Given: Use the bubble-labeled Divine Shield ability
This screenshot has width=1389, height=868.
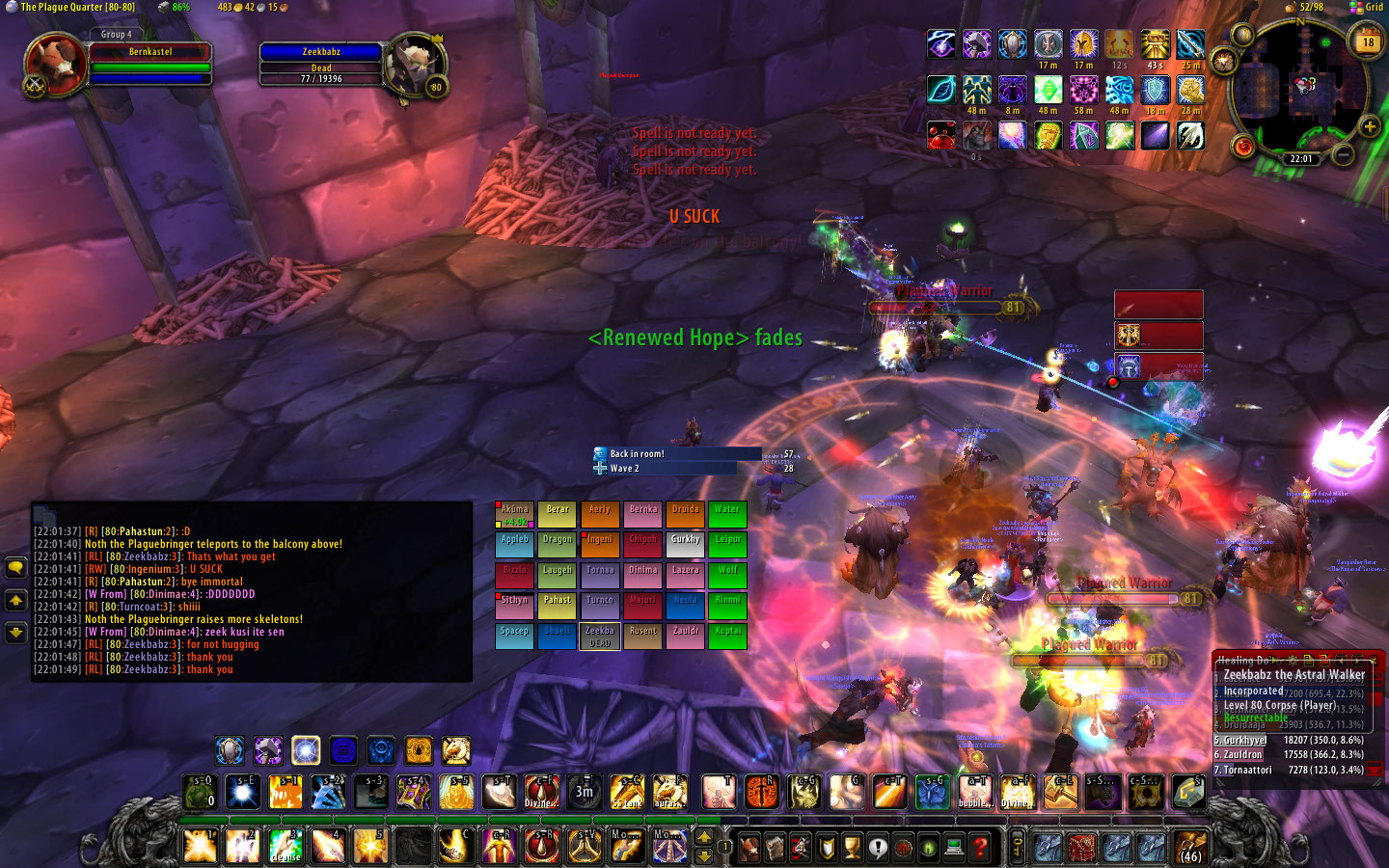Looking at the screenshot, I should (976, 793).
